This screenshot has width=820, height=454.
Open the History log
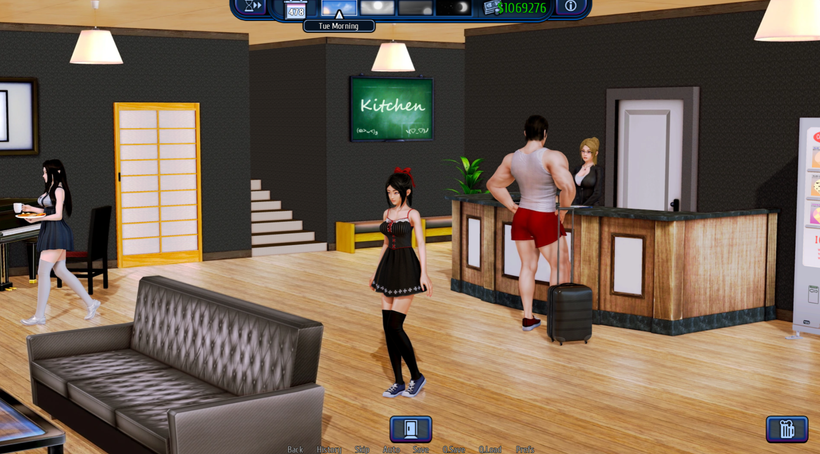point(329,449)
